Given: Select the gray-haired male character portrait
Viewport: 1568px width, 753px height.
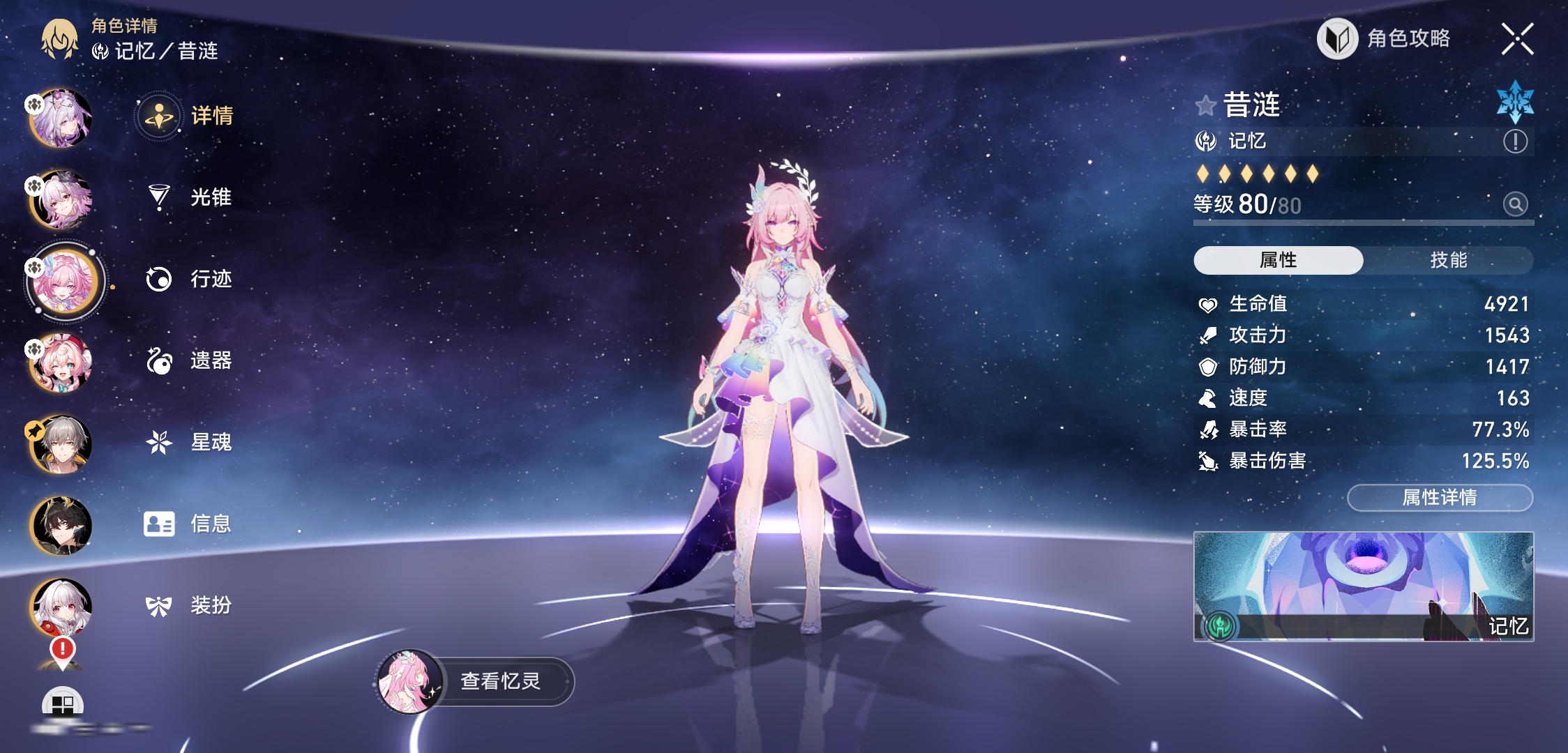Looking at the screenshot, I should point(62,443).
